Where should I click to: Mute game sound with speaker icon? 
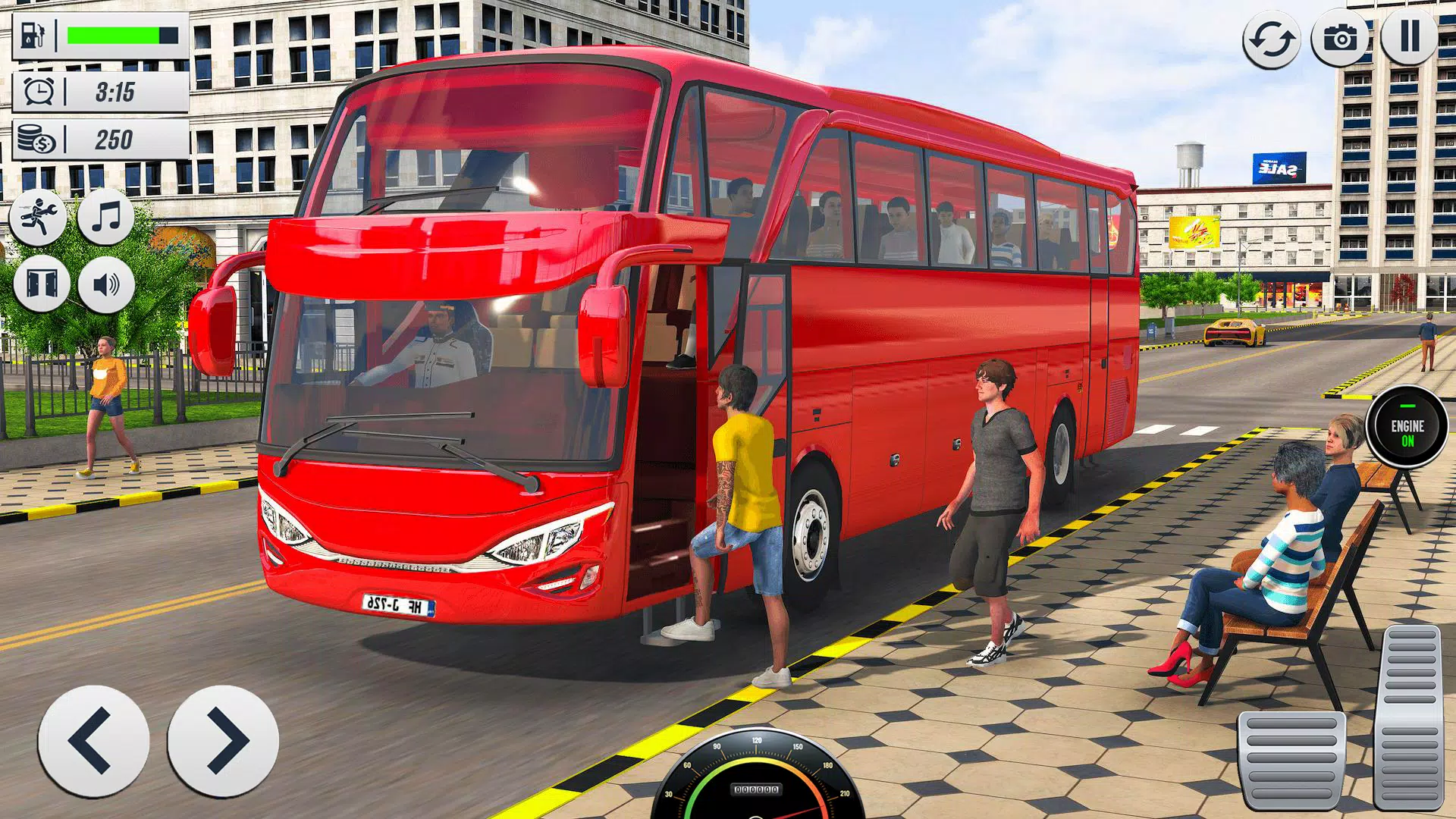pos(106,284)
